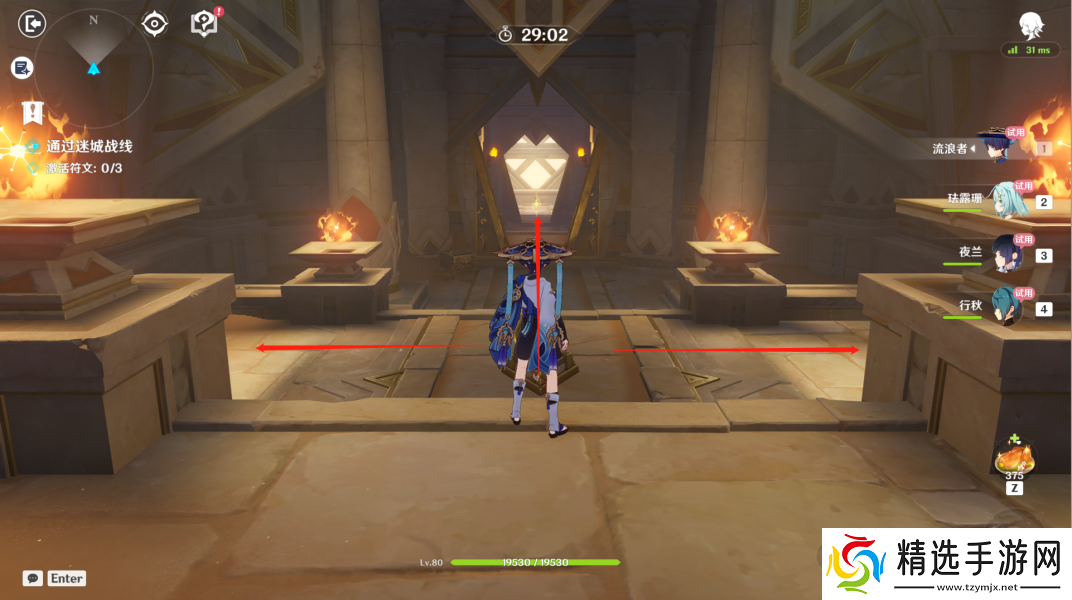Switch to party member 行秋

1005,307
